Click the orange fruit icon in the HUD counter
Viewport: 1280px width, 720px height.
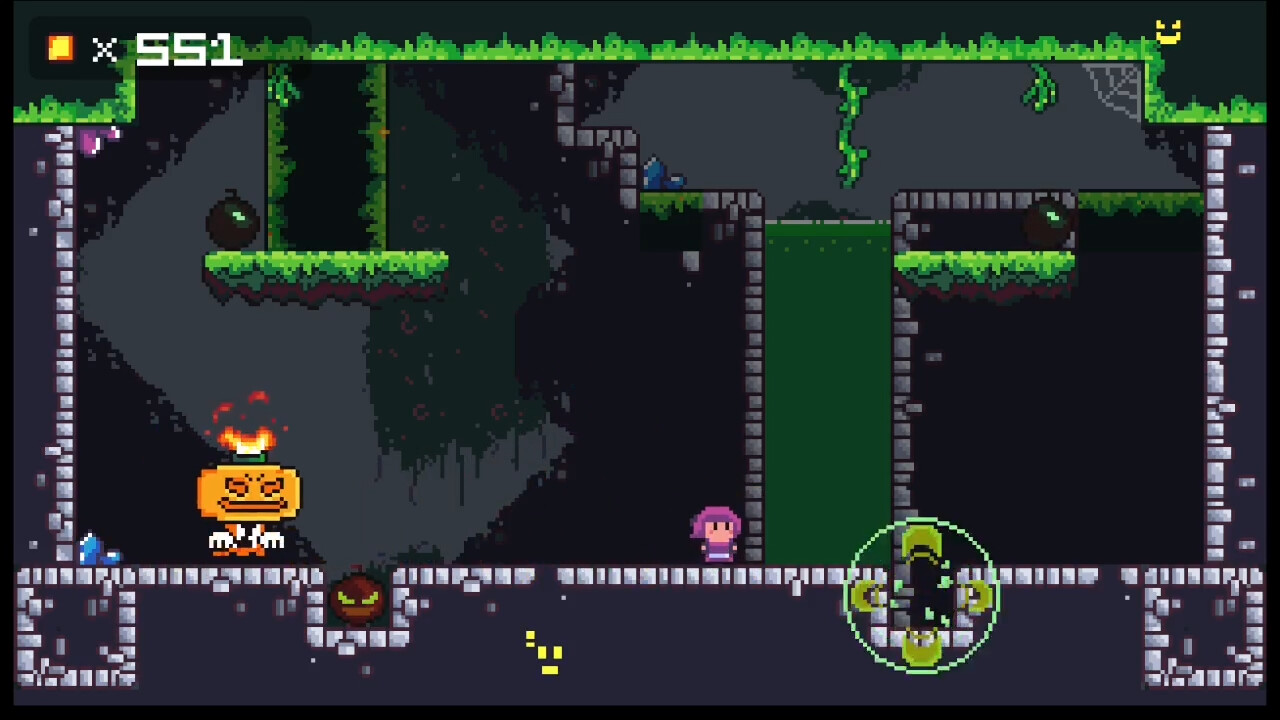click(x=59, y=48)
